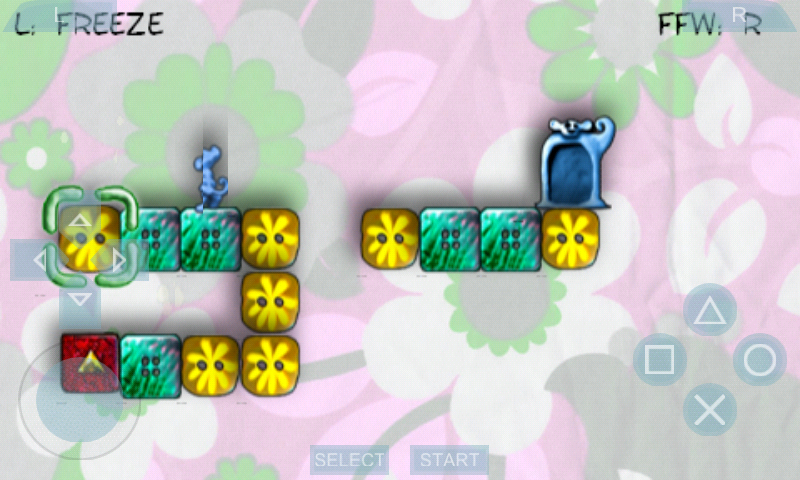Screen dimensions: 800x480
Task: Click the SELECT touch button
Action: [x=349, y=460]
